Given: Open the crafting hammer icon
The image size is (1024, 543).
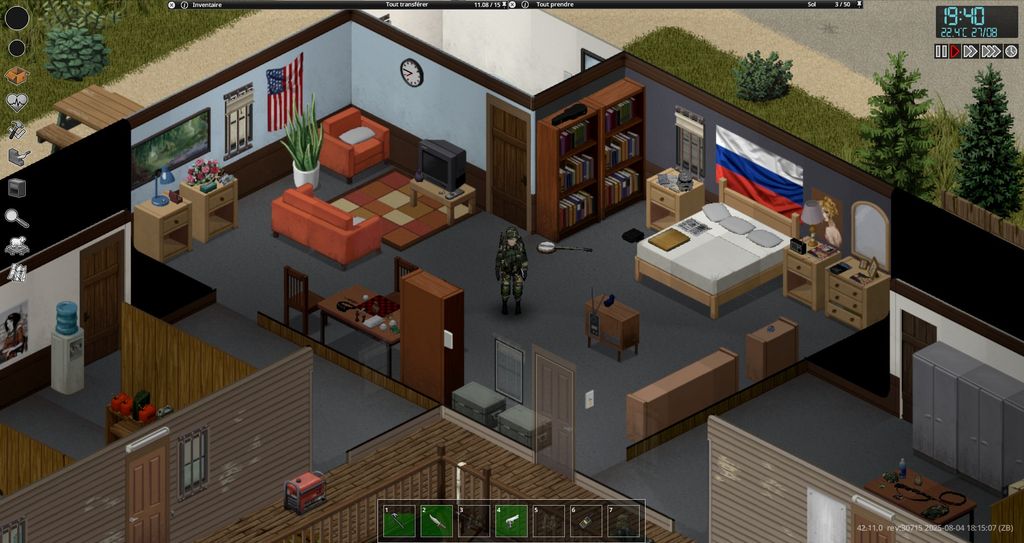Looking at the screenshot, I should point(16,130).
